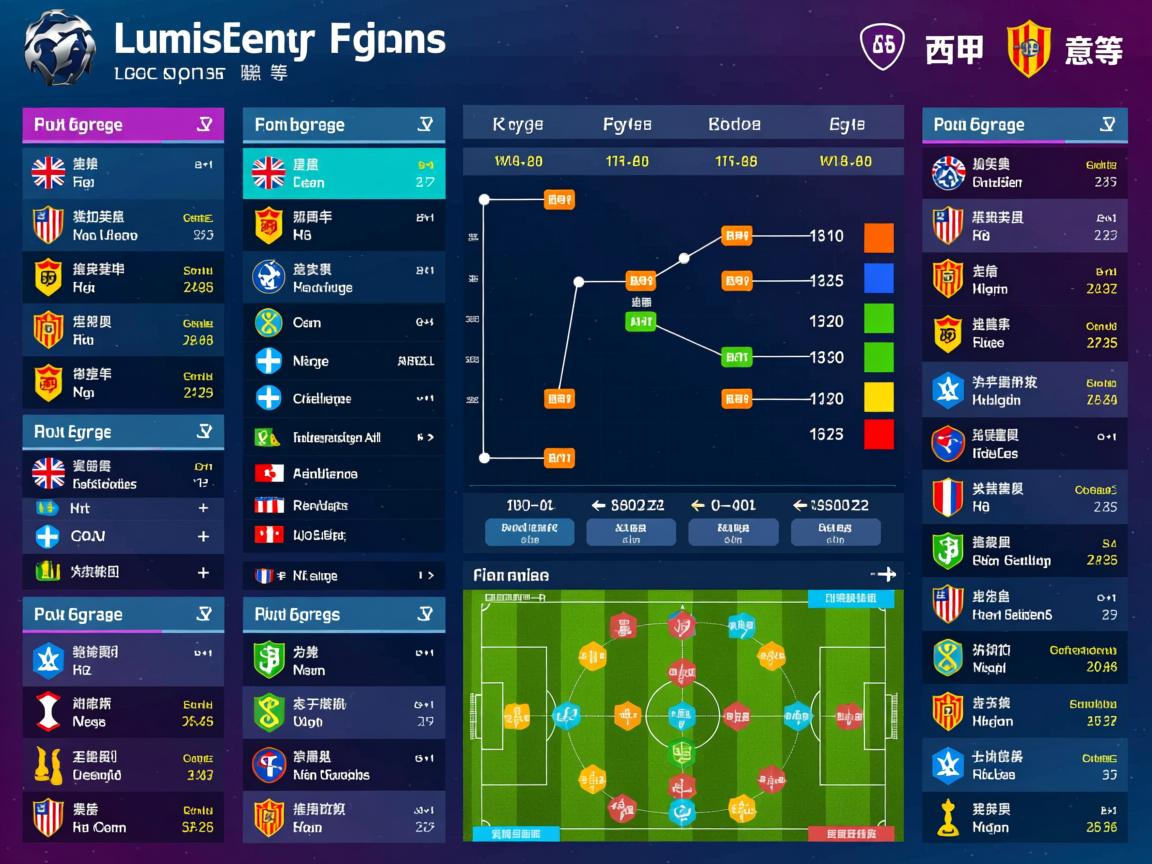Select the Crielhage row
Screen dimensions: 1152x864
(343, 398)
